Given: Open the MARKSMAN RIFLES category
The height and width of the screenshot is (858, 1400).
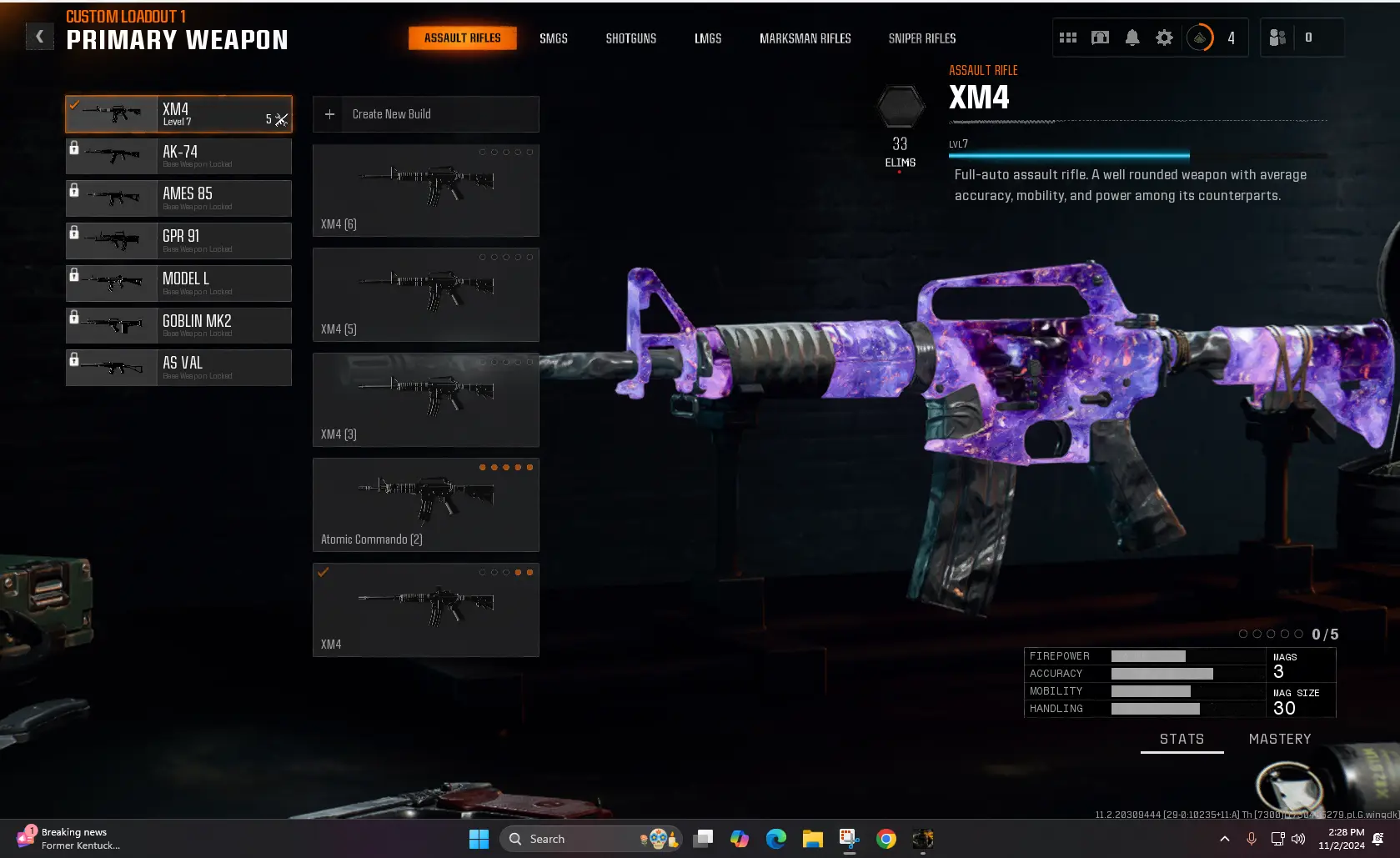Looking at the screenshot, I should point(805,38).
